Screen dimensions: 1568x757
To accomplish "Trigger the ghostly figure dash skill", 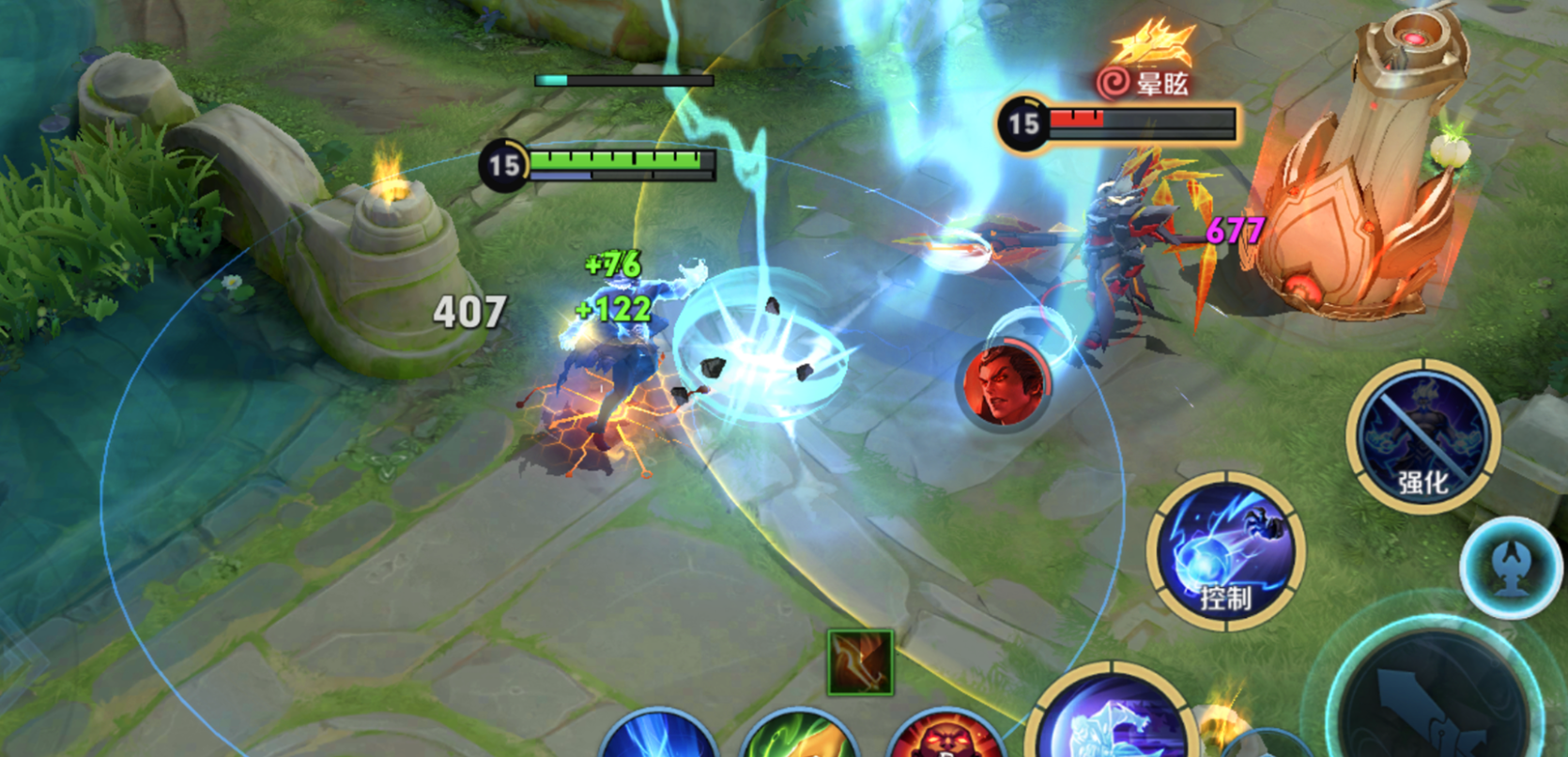I will 1115,723.
